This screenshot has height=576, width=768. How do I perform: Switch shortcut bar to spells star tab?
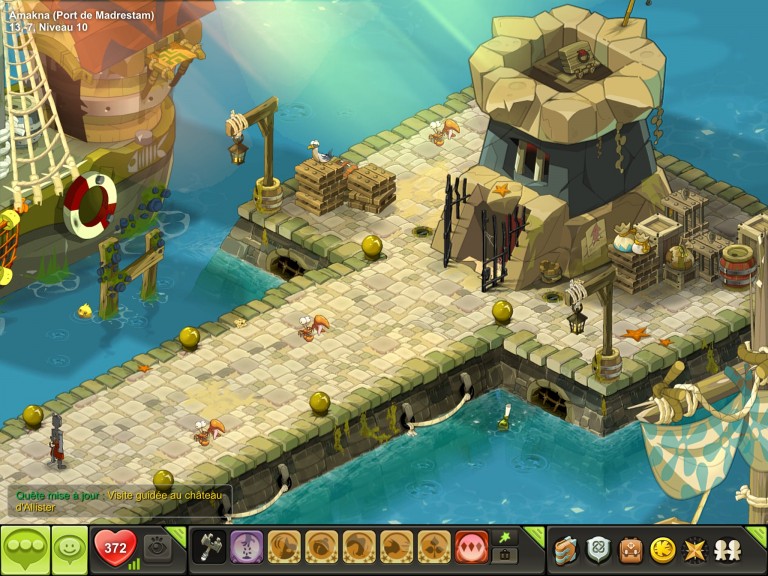coord(505,537)
